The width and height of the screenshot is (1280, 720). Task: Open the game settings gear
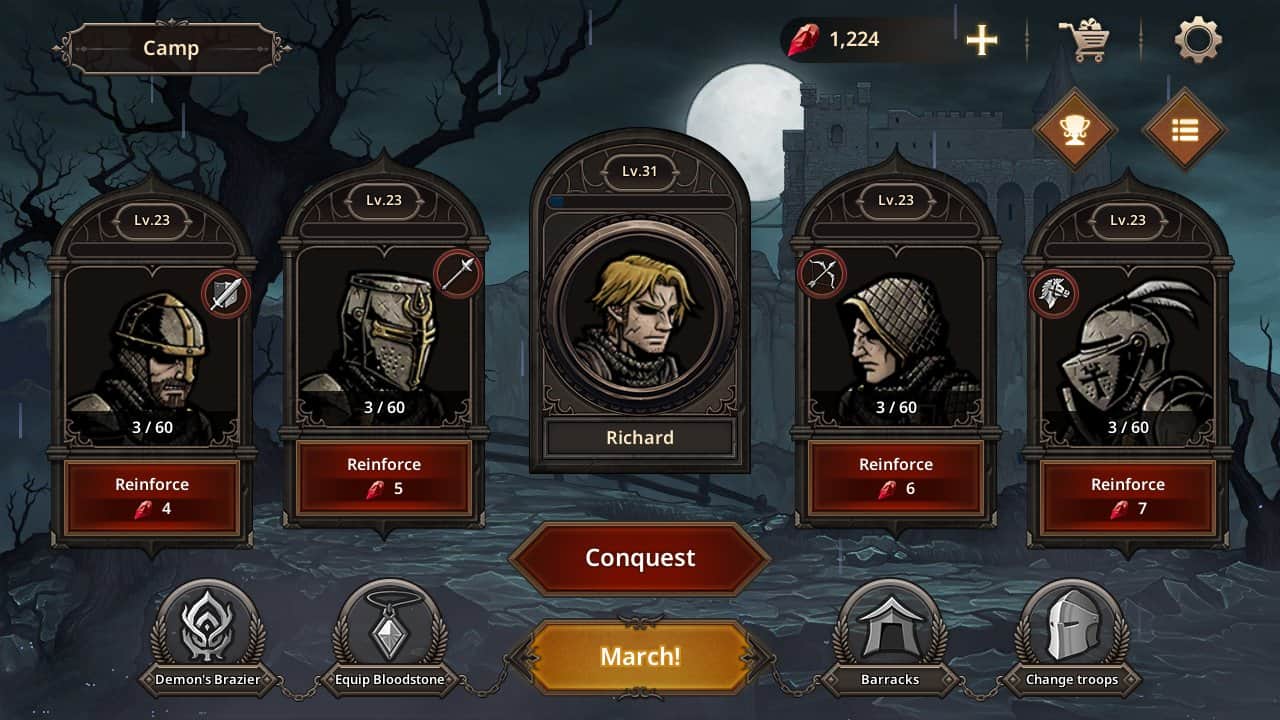(x=1198, y=38)
